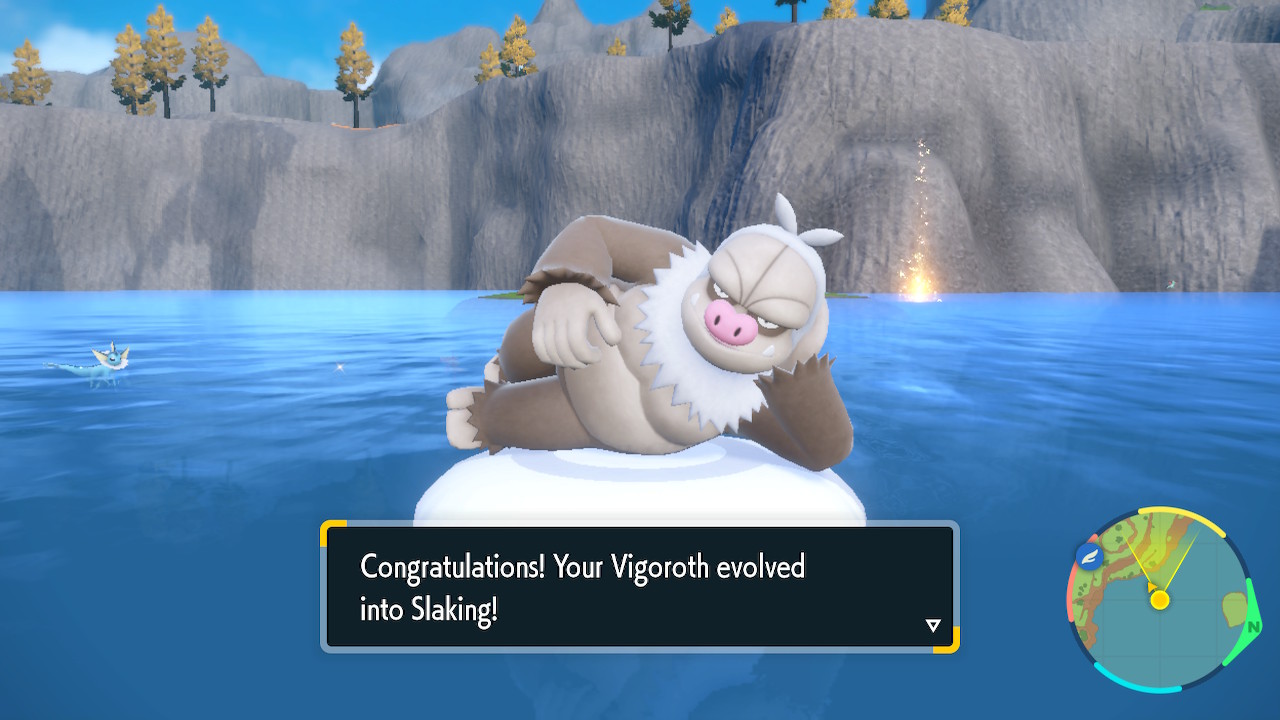Advance the Slaking evolution dialogue box
Viewport: 1280px width, 720px height.
(x=639, y=586)
